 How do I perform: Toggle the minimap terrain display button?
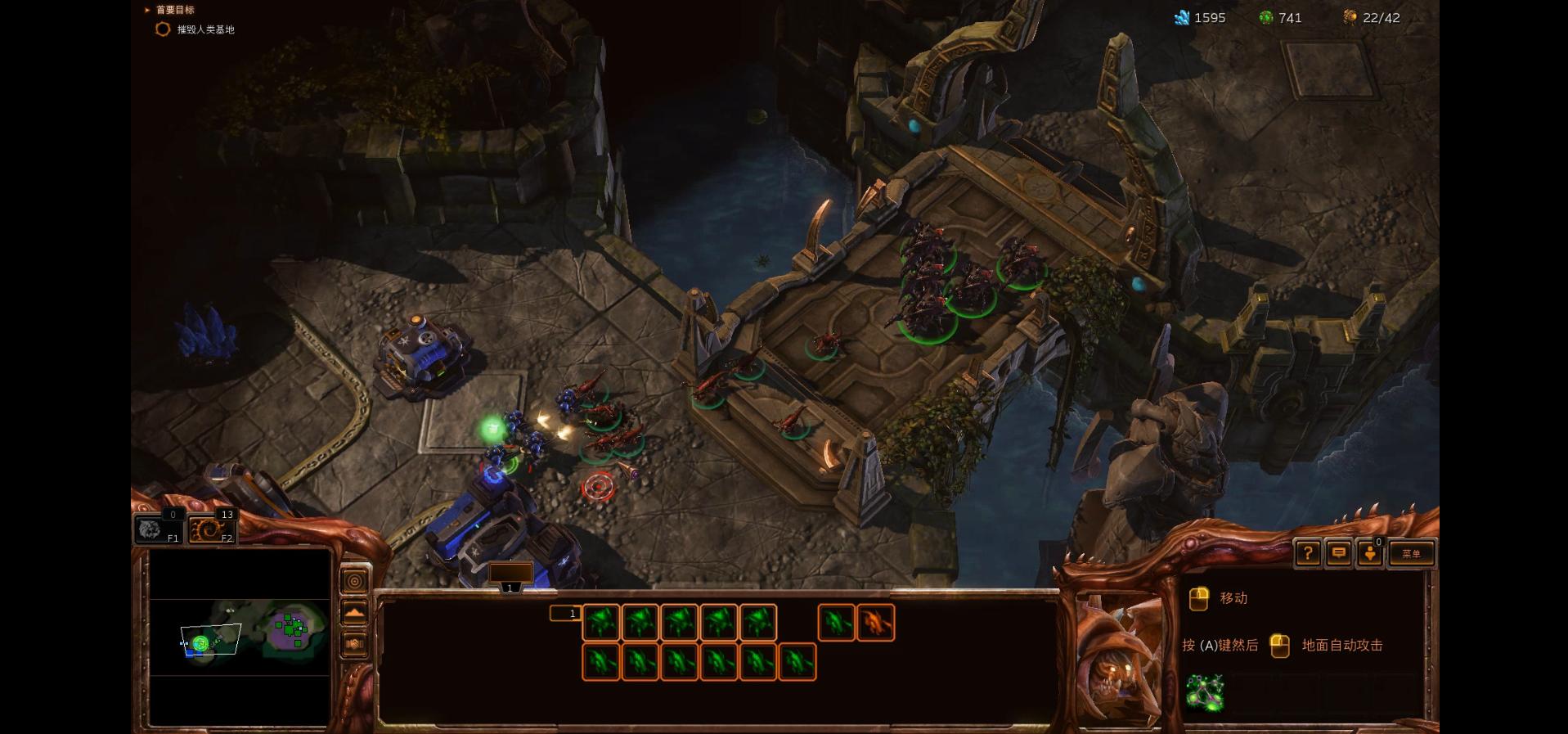(x=354, y=613)
